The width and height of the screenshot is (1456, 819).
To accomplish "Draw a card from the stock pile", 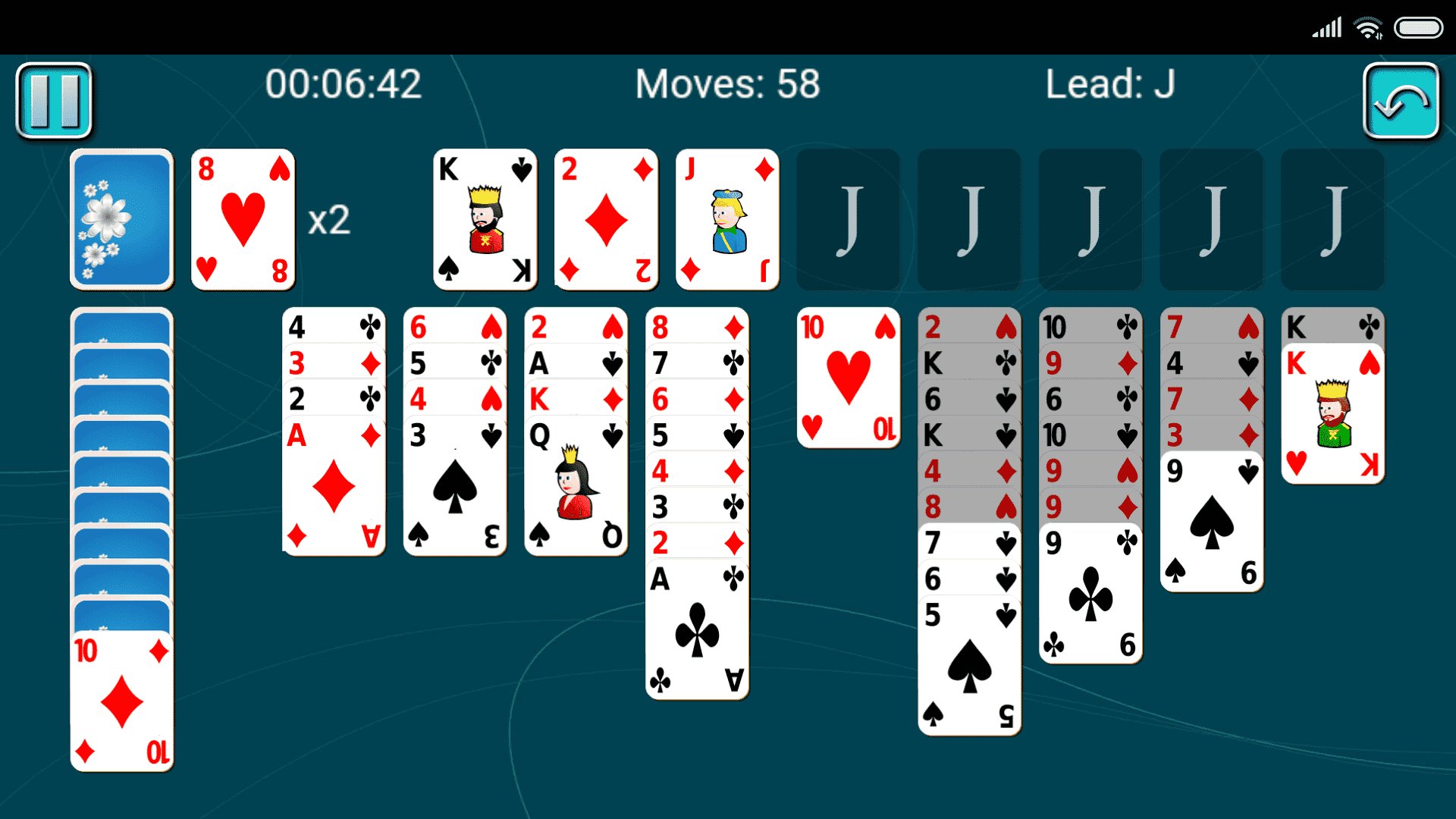I will [121, 218].
